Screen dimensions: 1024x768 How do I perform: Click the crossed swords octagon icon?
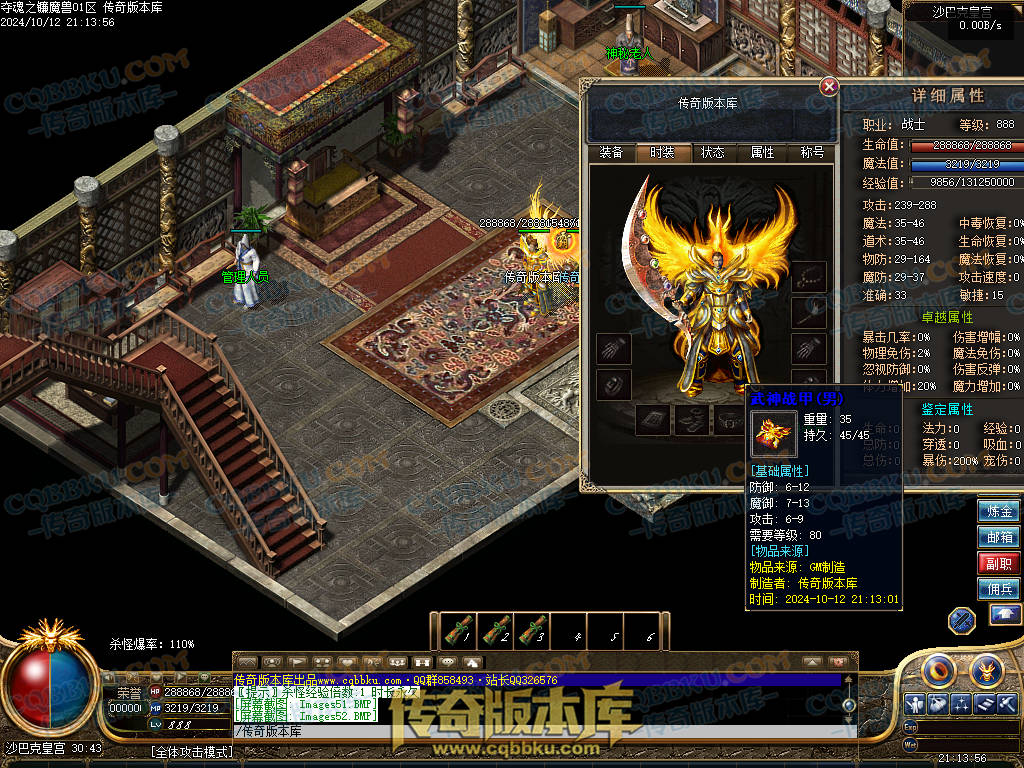click(962, 620)
